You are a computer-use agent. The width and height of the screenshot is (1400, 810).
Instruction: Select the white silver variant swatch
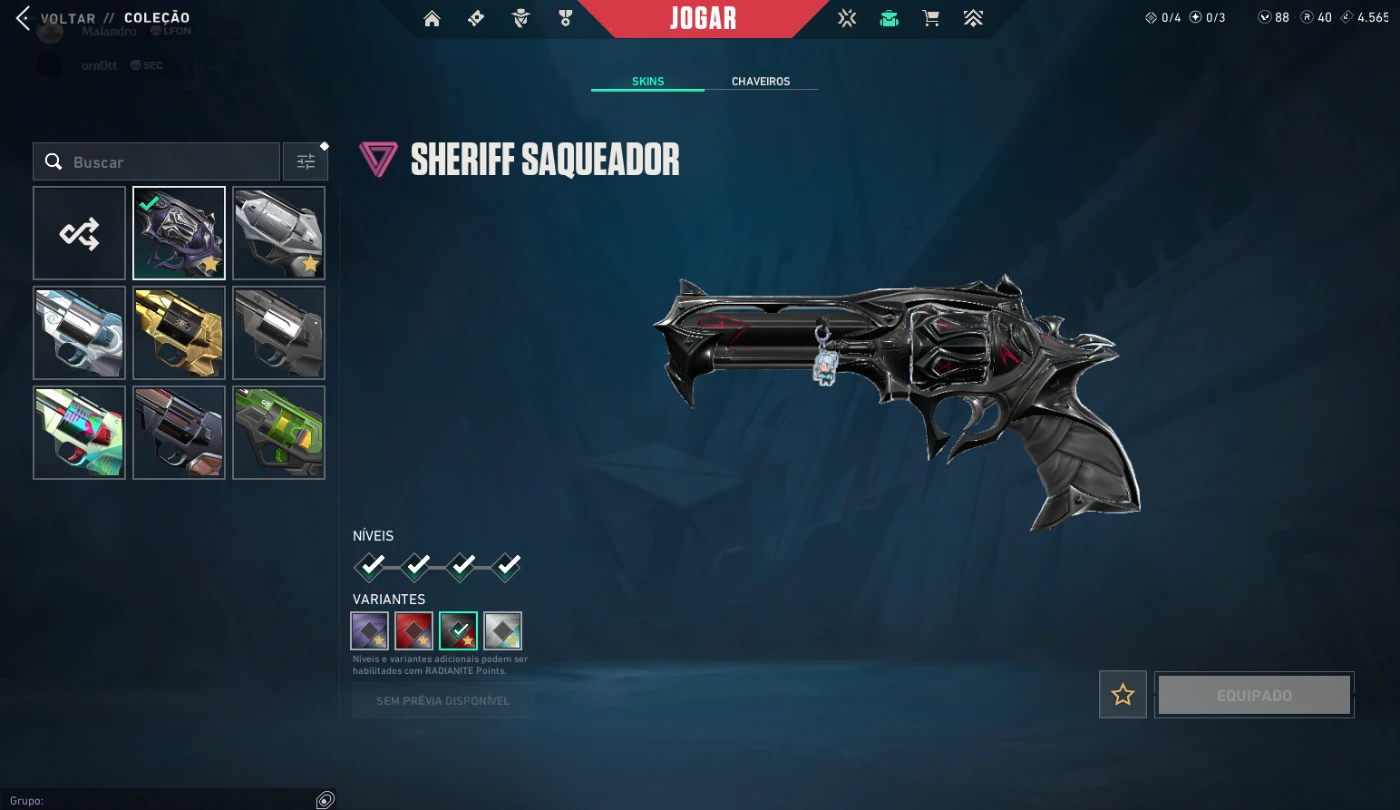[503, 631]
